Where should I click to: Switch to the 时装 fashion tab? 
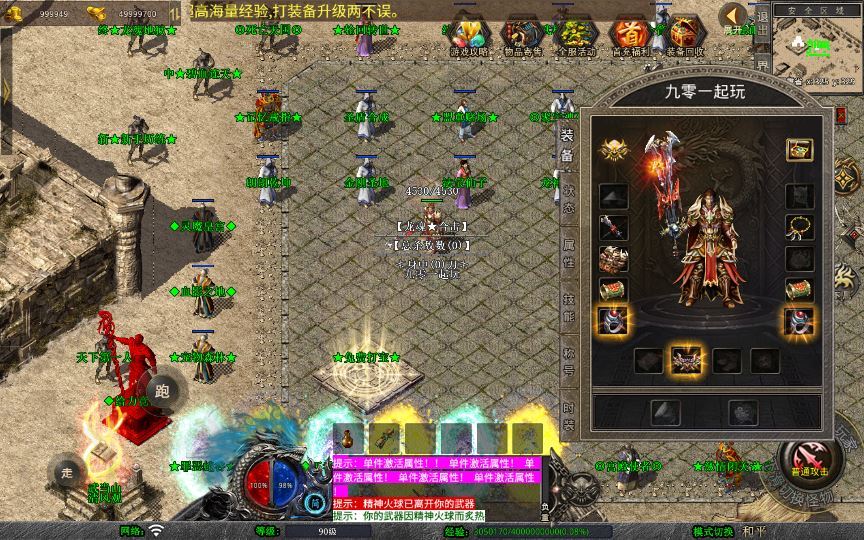(568, 417)
